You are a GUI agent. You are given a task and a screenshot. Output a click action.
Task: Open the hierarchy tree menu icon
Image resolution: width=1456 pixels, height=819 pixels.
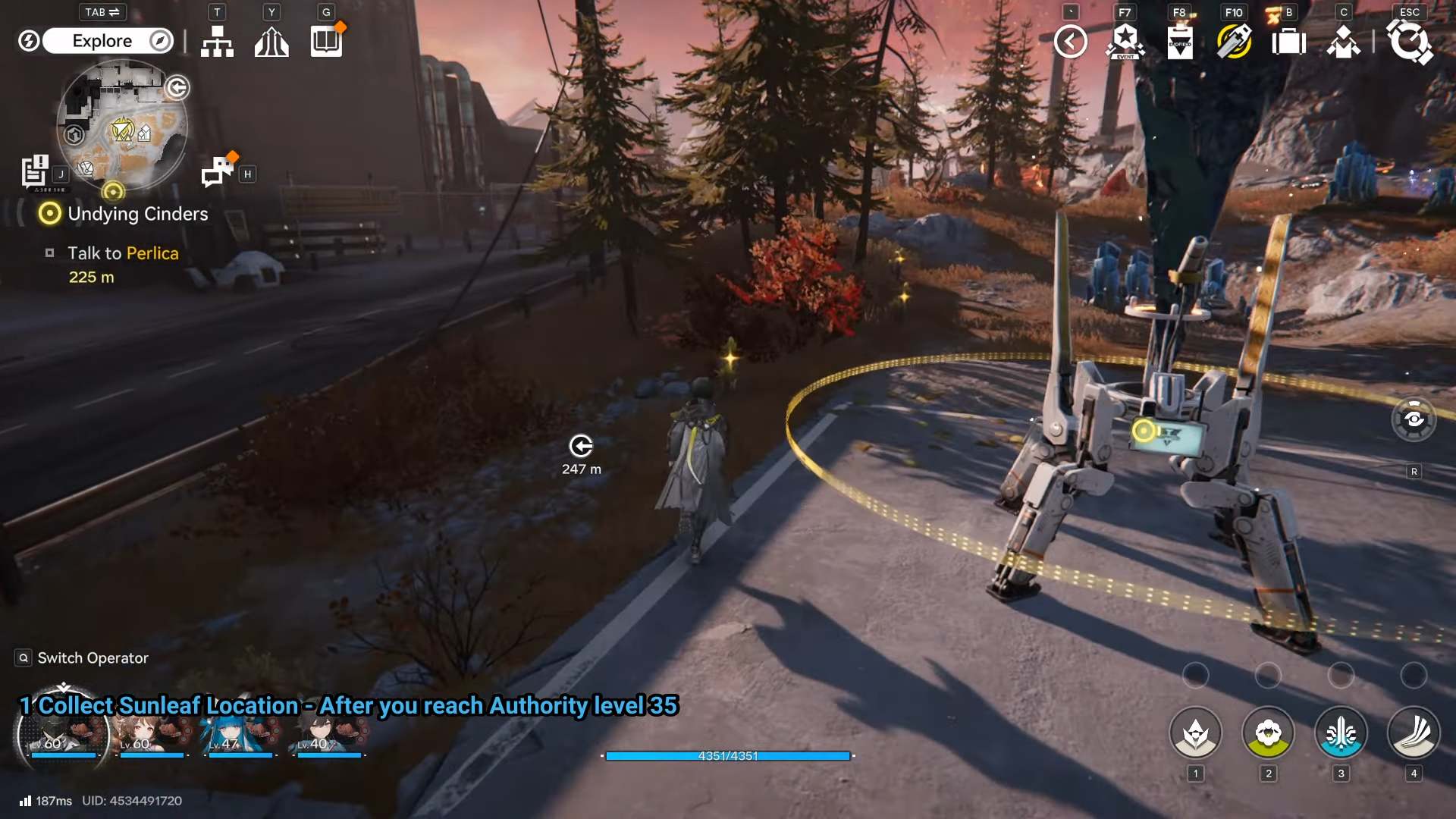pos(217,42)
